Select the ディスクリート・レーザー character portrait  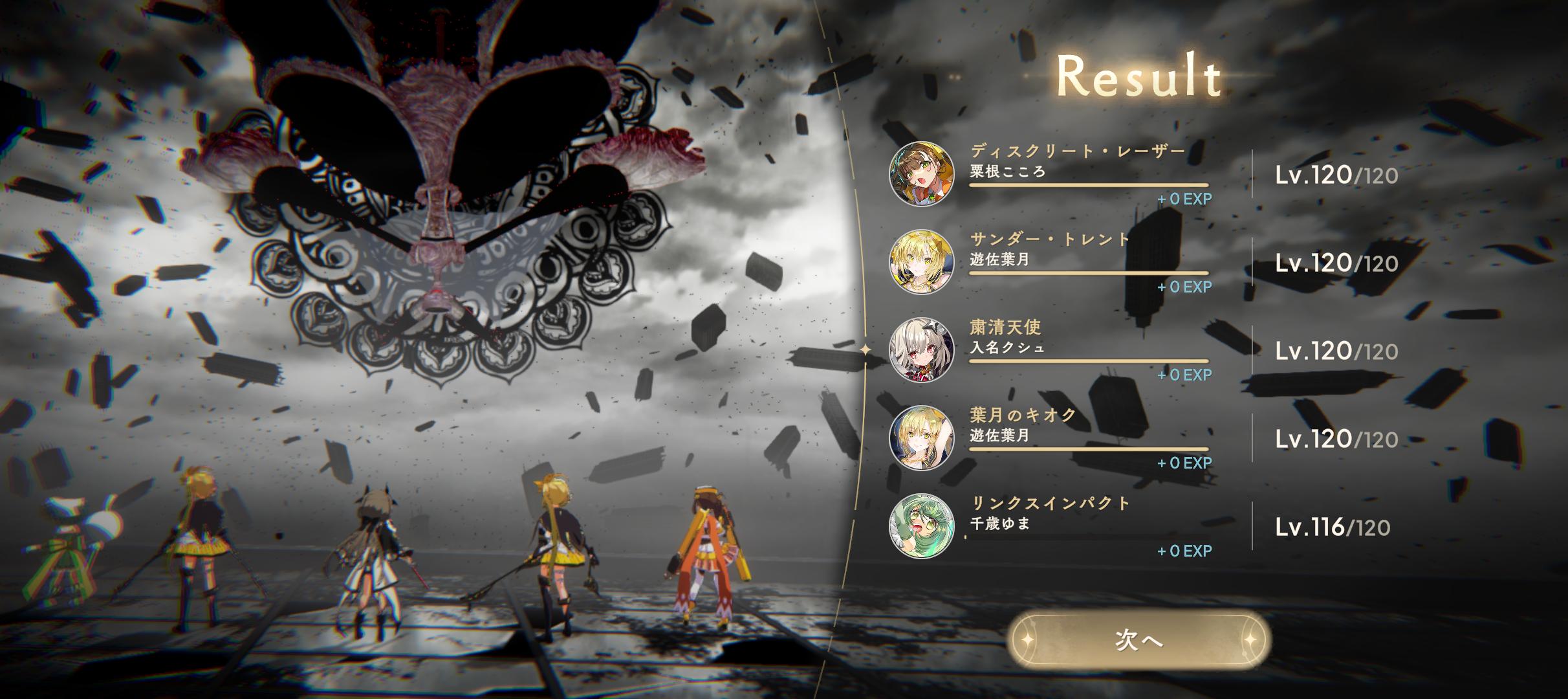point(921,174)
